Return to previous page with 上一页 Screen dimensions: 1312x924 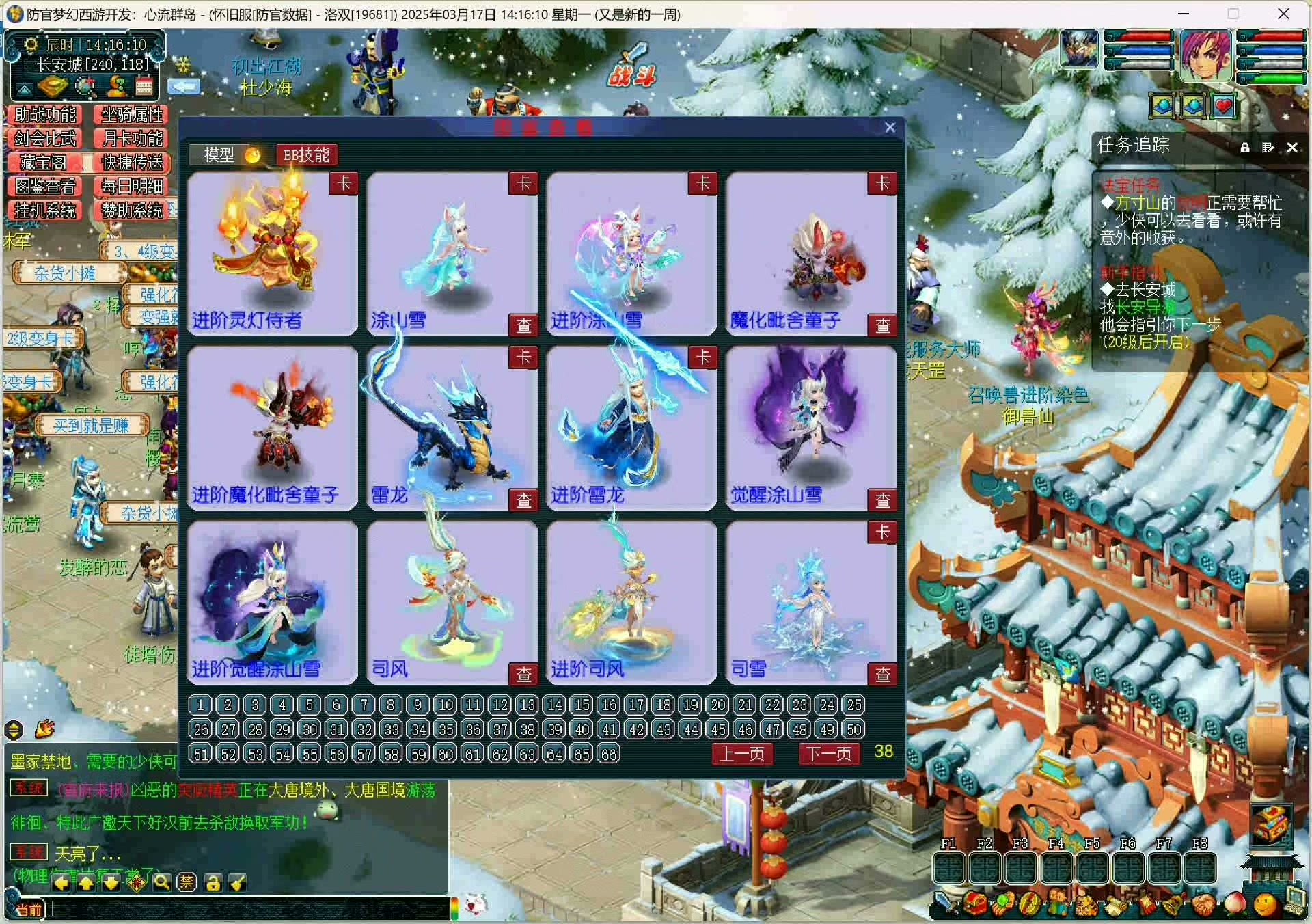click(x=742, y=753)
